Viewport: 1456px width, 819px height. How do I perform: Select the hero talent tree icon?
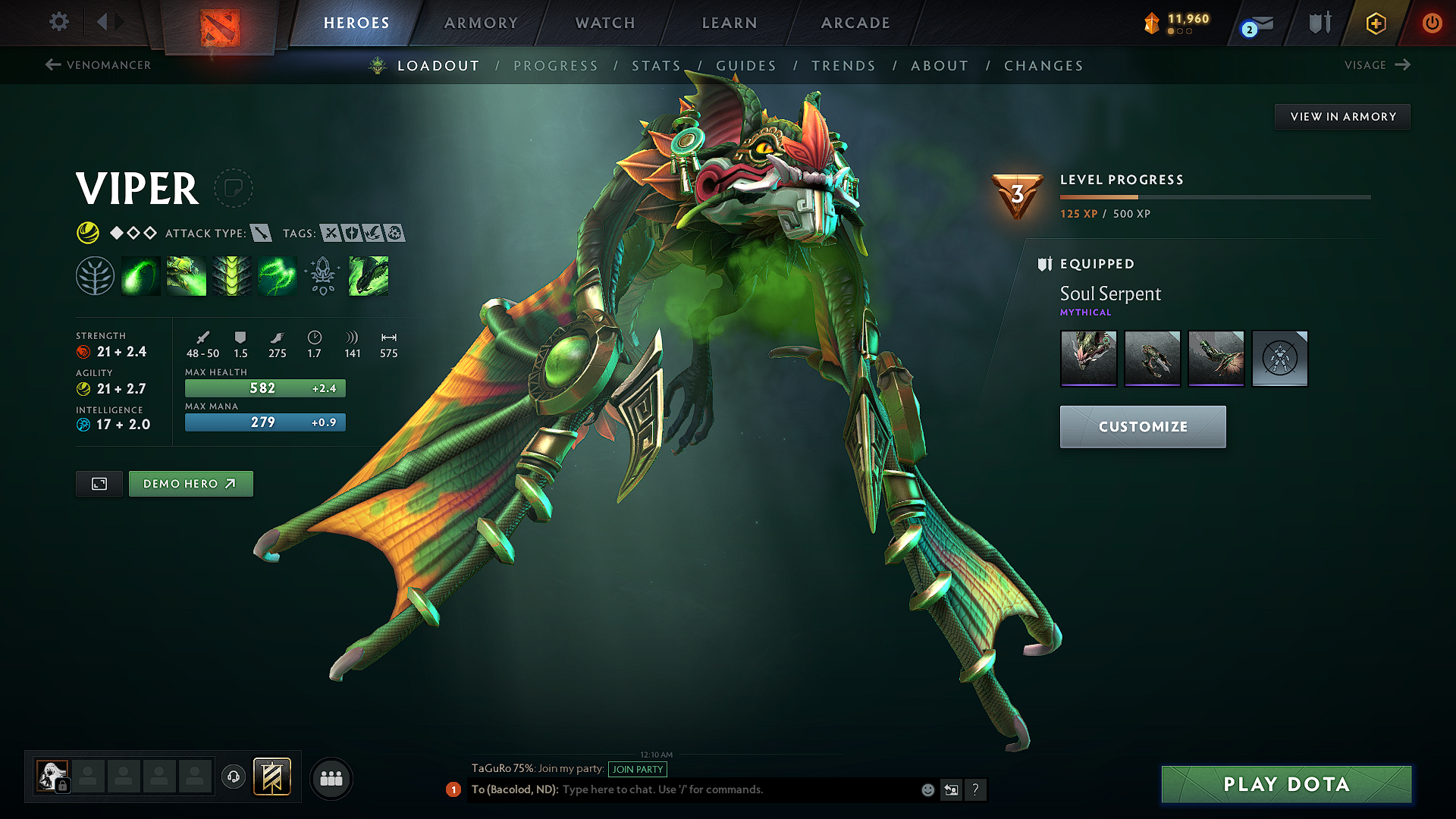(x=95, y=275)
